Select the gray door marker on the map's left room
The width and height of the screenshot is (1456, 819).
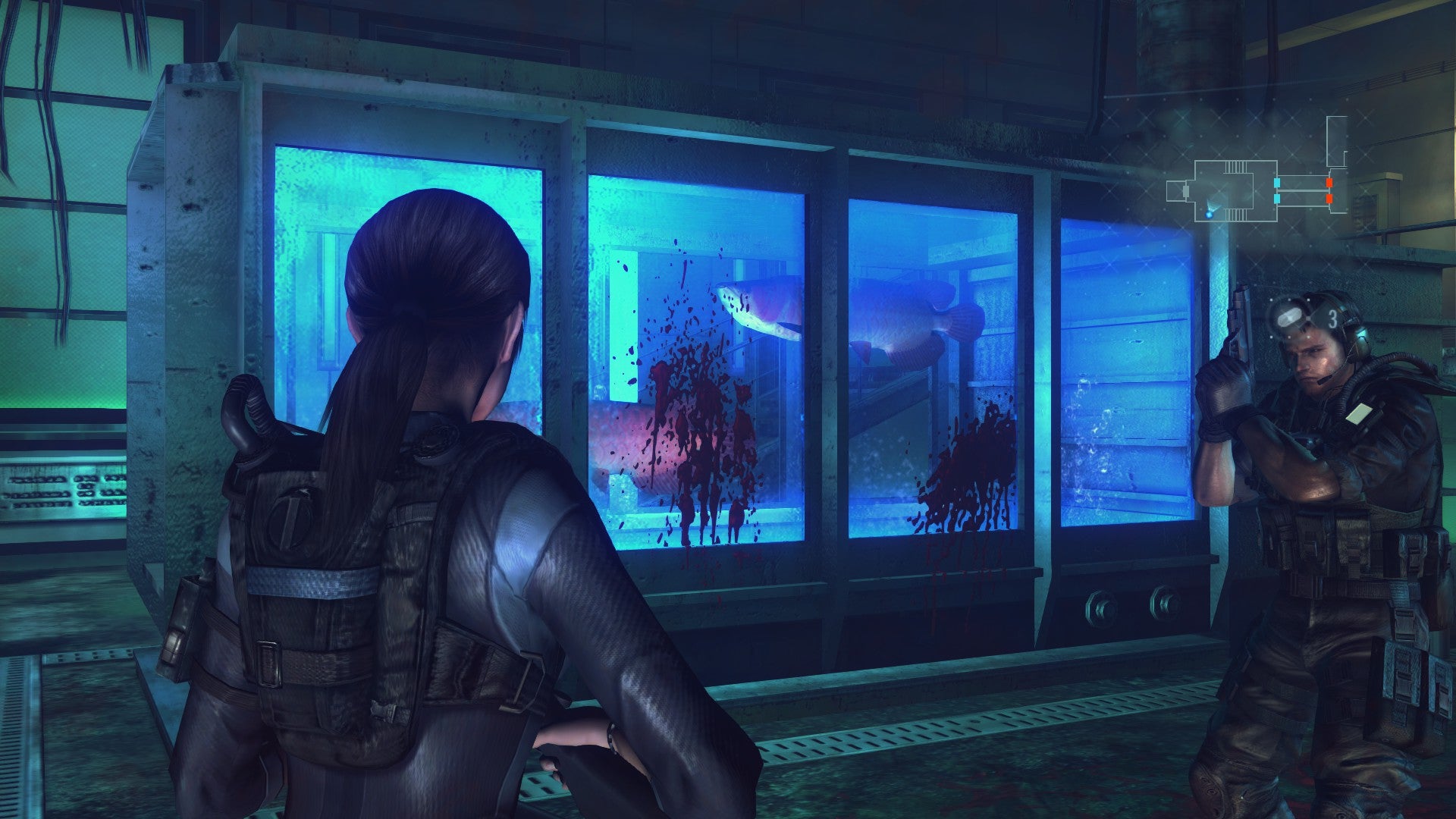pyautogui.click(x=1186, y=193)
